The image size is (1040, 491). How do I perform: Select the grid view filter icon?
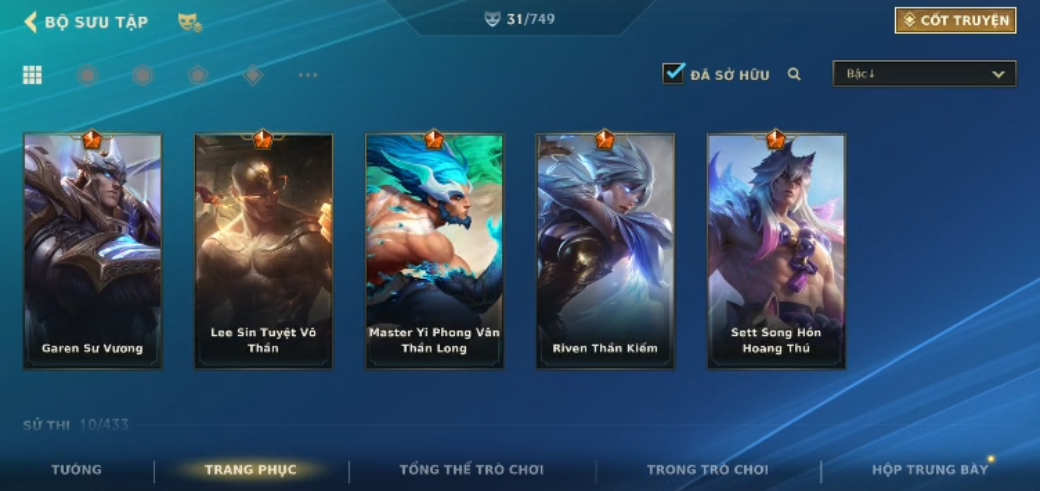pyautogui.click(x=32, y=75)
